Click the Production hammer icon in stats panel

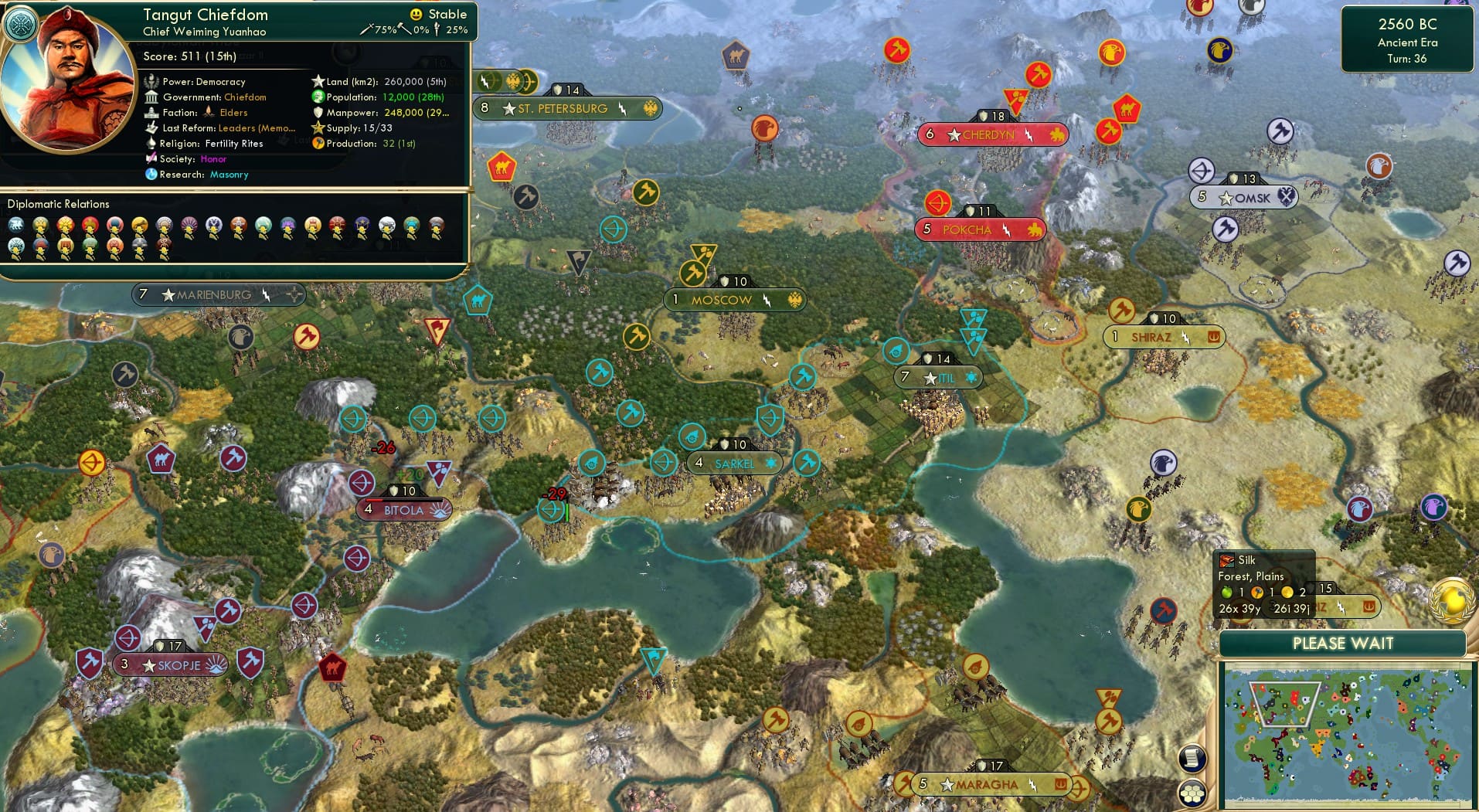(x=317, y=143)
